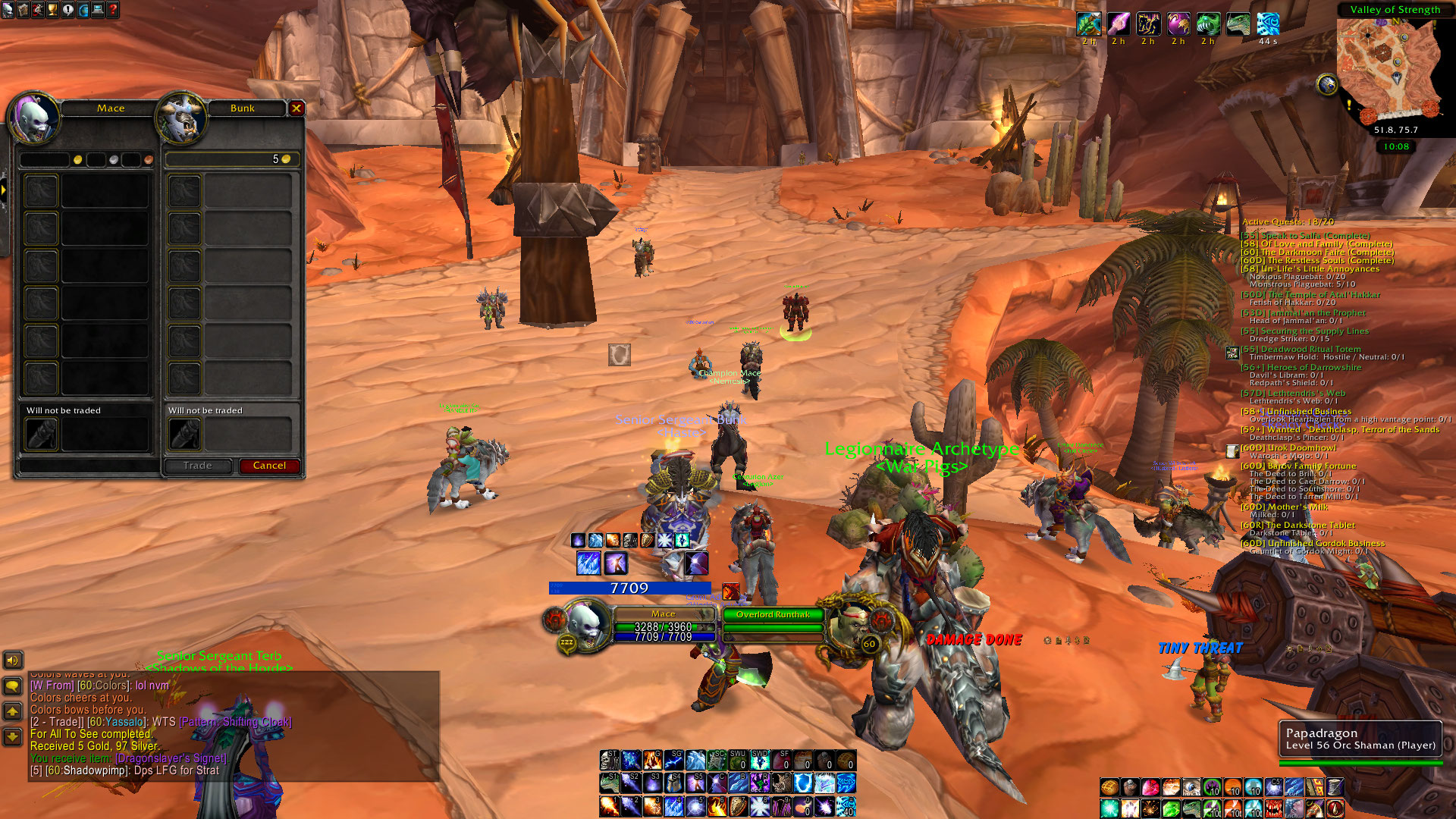1456x819 pixels.
Task: Open the world map globe button
Action: pos(83,10)
